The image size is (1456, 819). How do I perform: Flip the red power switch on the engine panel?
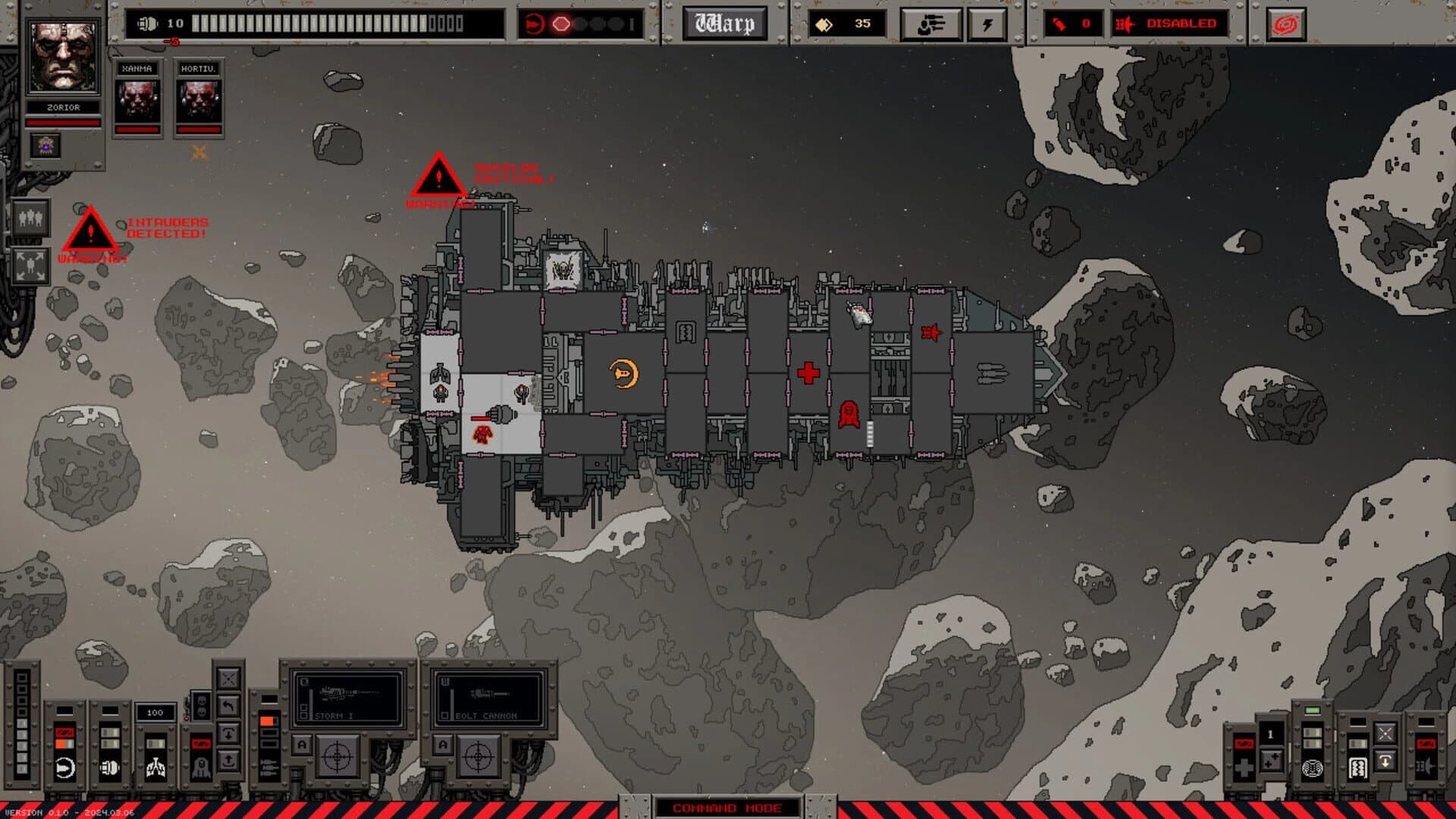pyautogui.click(x=64, y=733)
